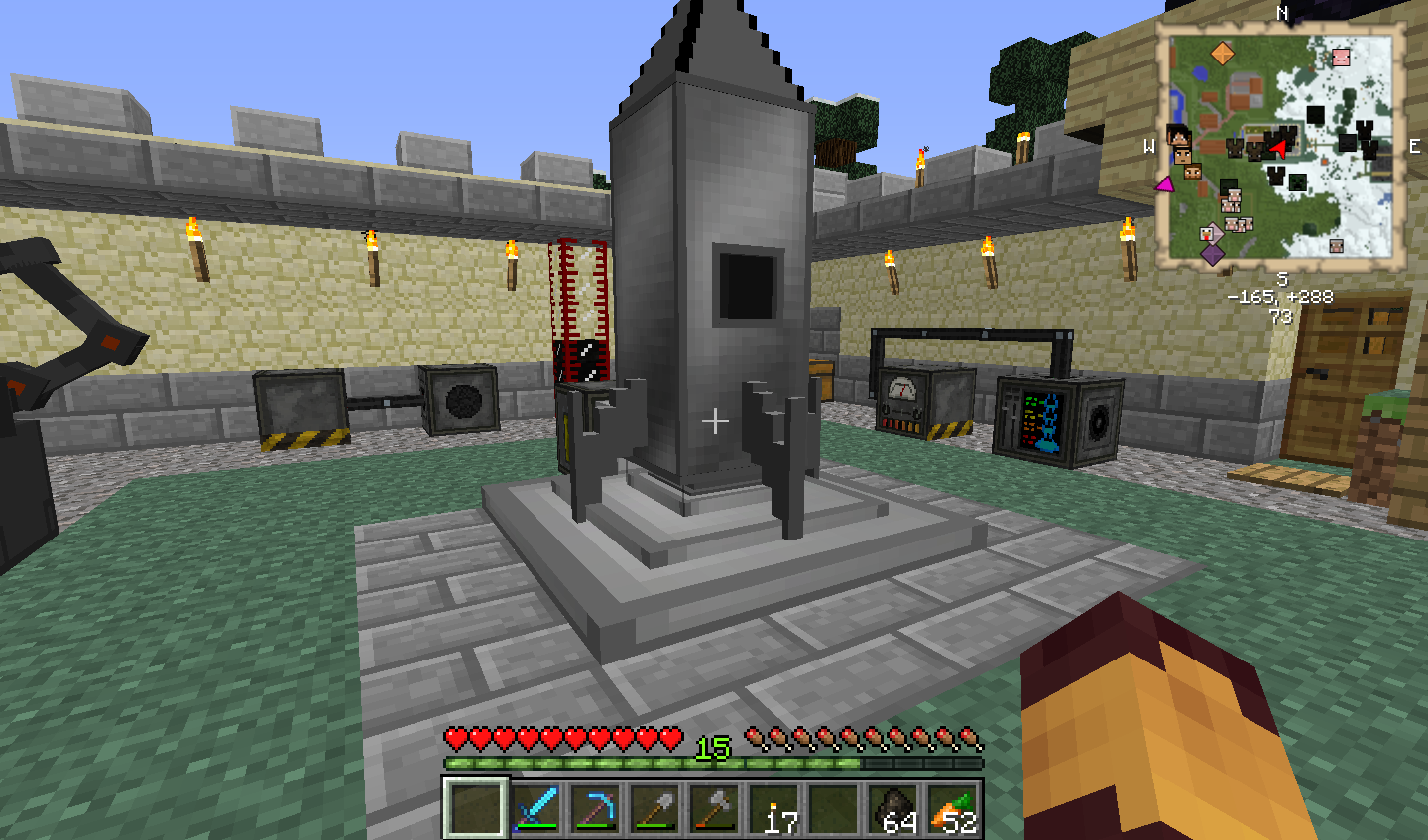Select the shovel in the hotbar
The height and width of the screenshot is (840, 1428).
[x=658, y=810]
